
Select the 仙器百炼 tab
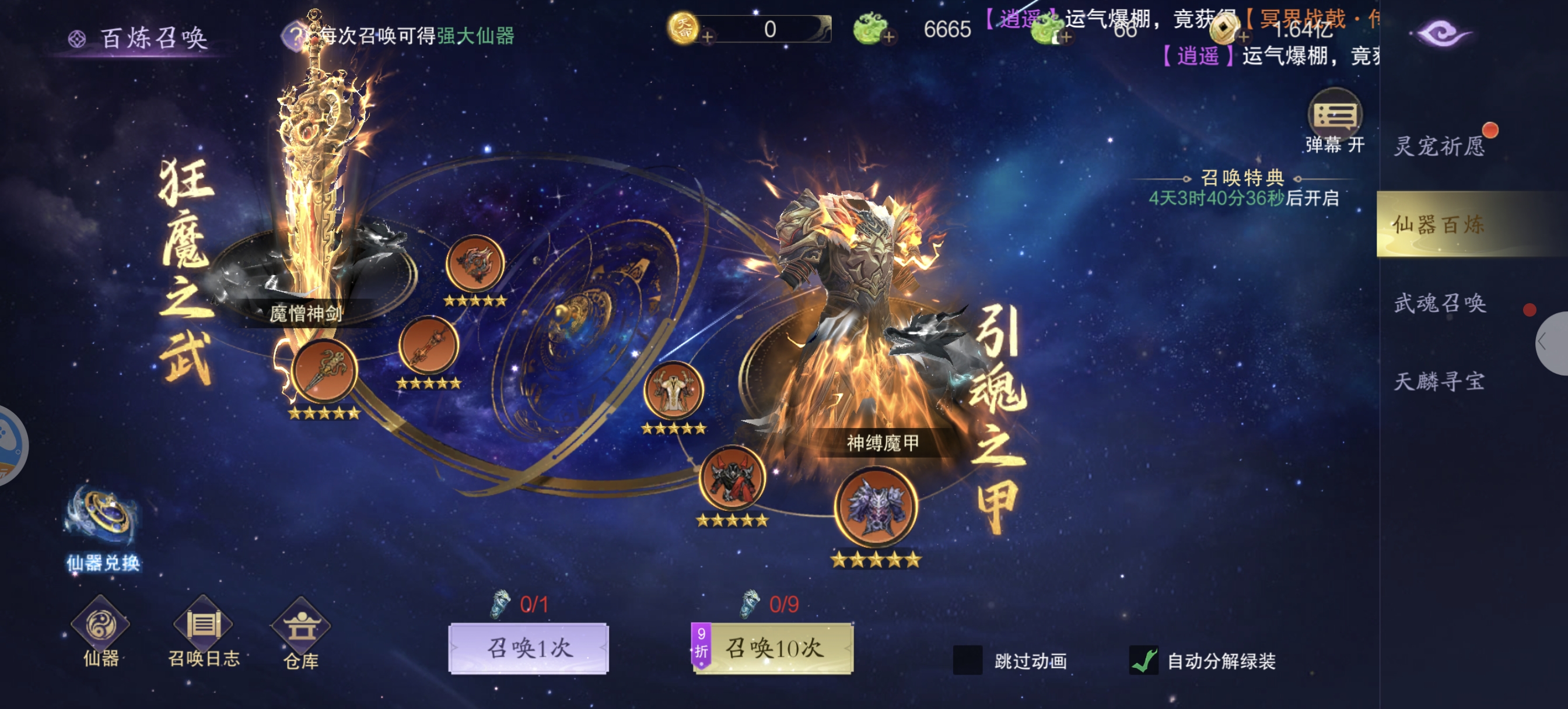coord(1440,224)
